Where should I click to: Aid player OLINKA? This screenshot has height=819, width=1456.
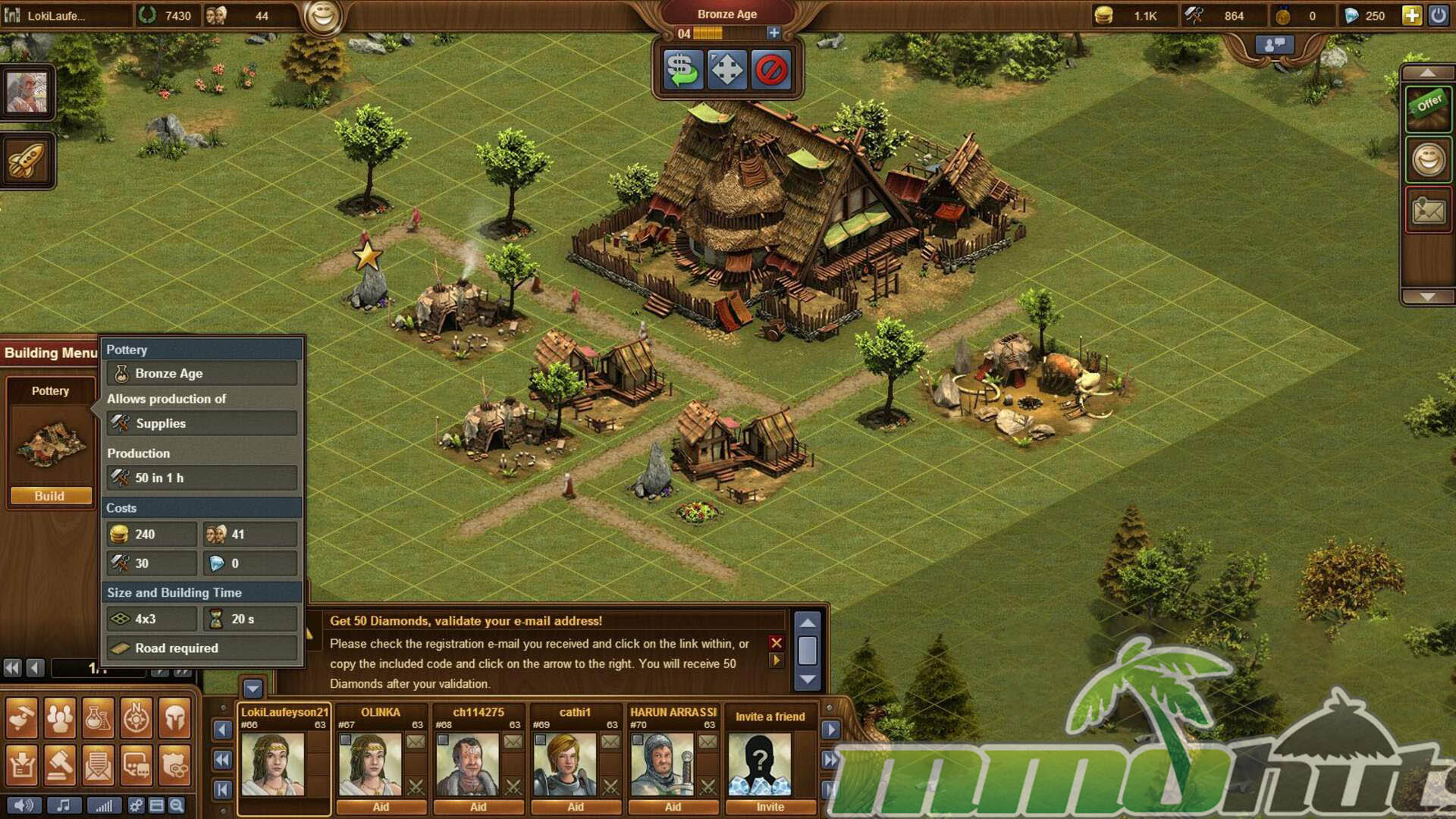coord(381,807)
